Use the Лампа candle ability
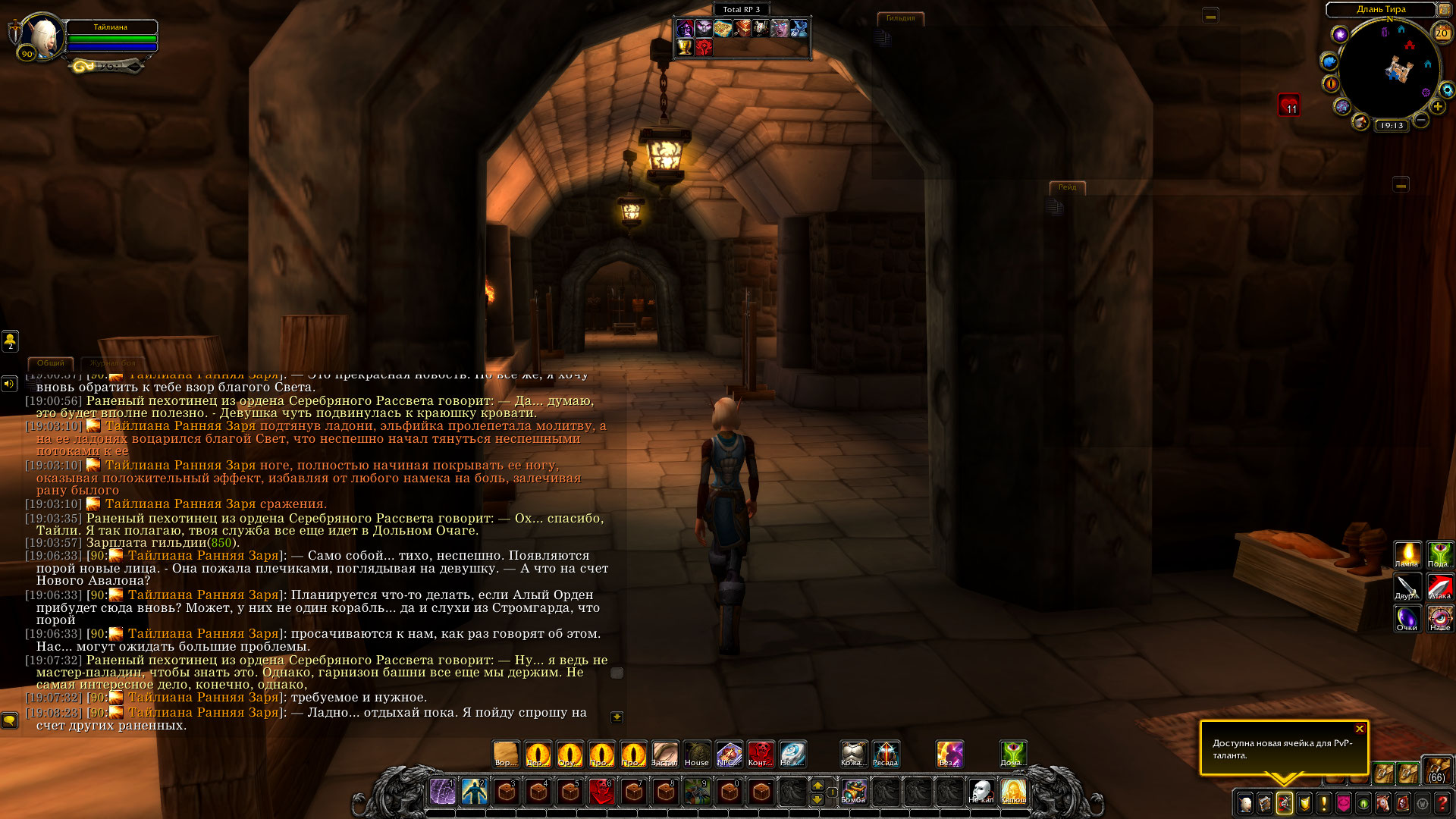The width and height of the screenshot is (1456, 819). click(x=1407, y=554)
